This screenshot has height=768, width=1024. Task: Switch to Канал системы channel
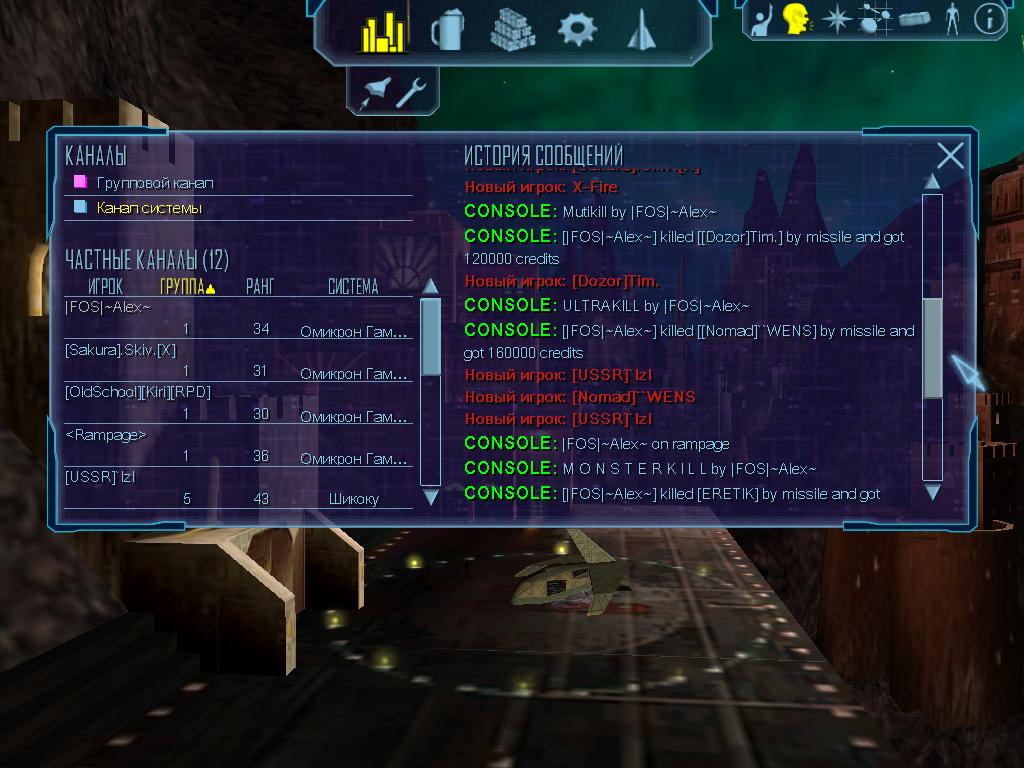coord(148,208)
